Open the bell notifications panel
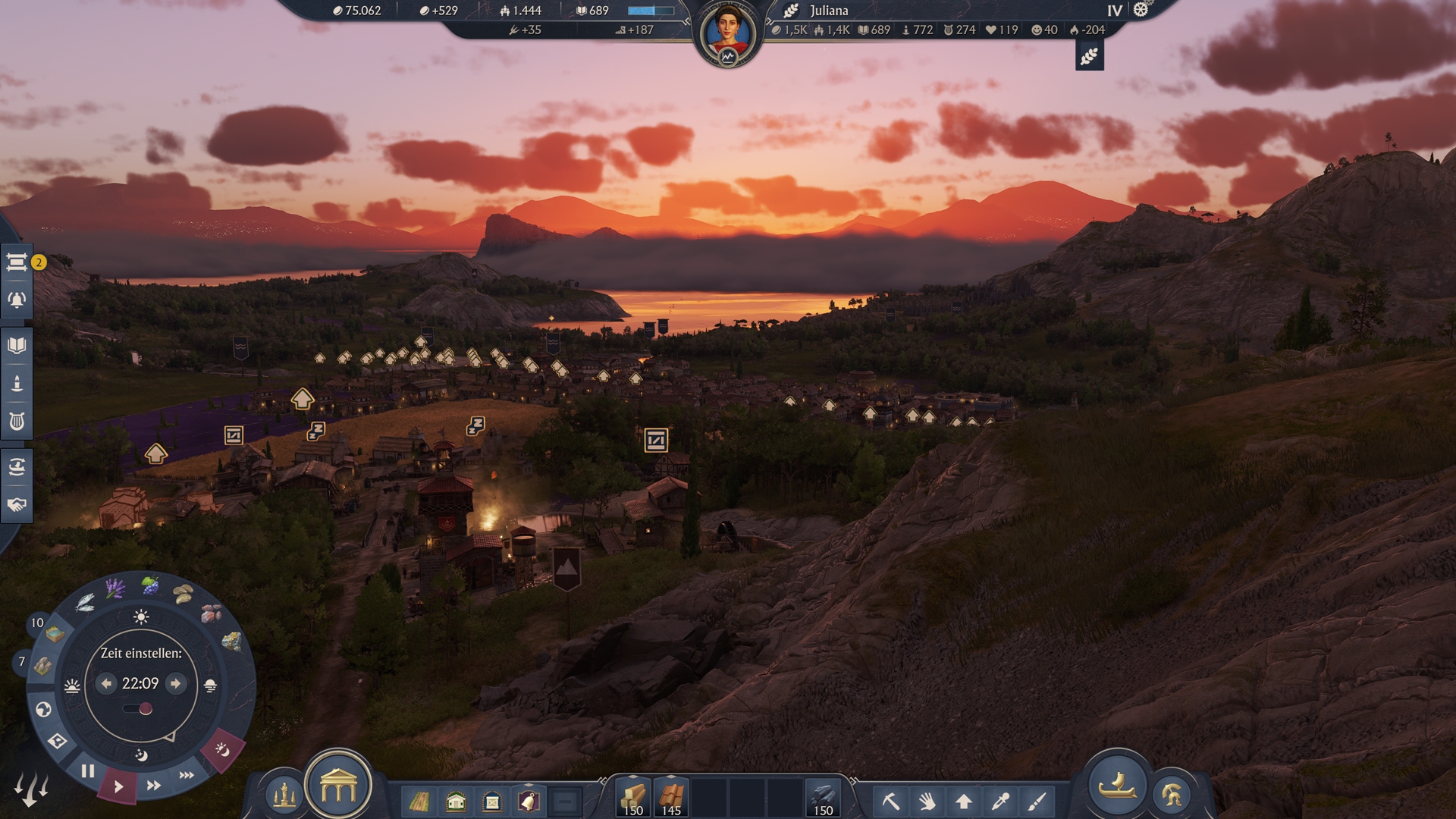The width and height of the screenshot is (1456, 819). (x=17, y=300)
